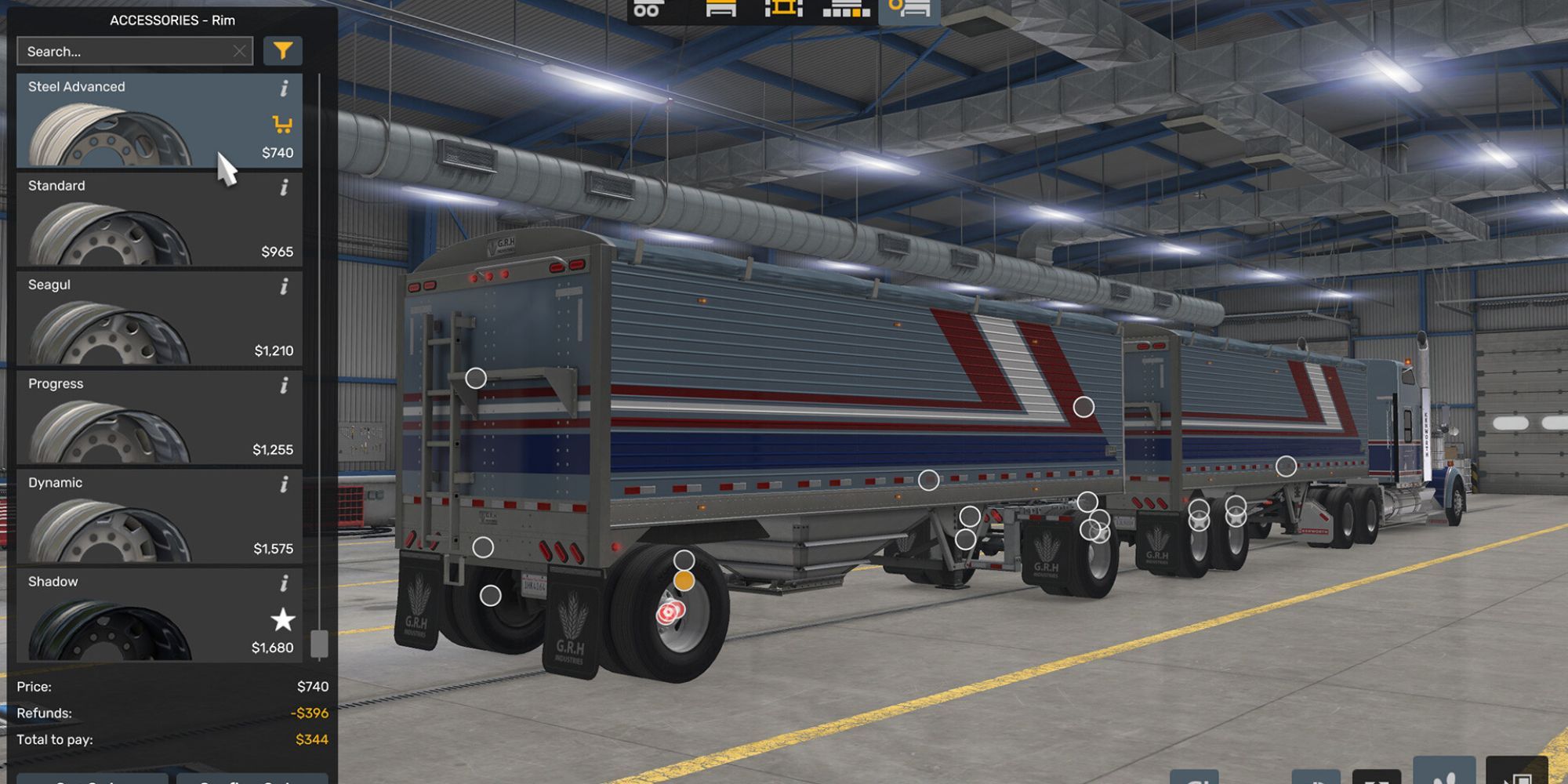Toggle the favorite star on the Shadow rim
This screenshot has height=784, width=1568.
[x=281, y=619]
